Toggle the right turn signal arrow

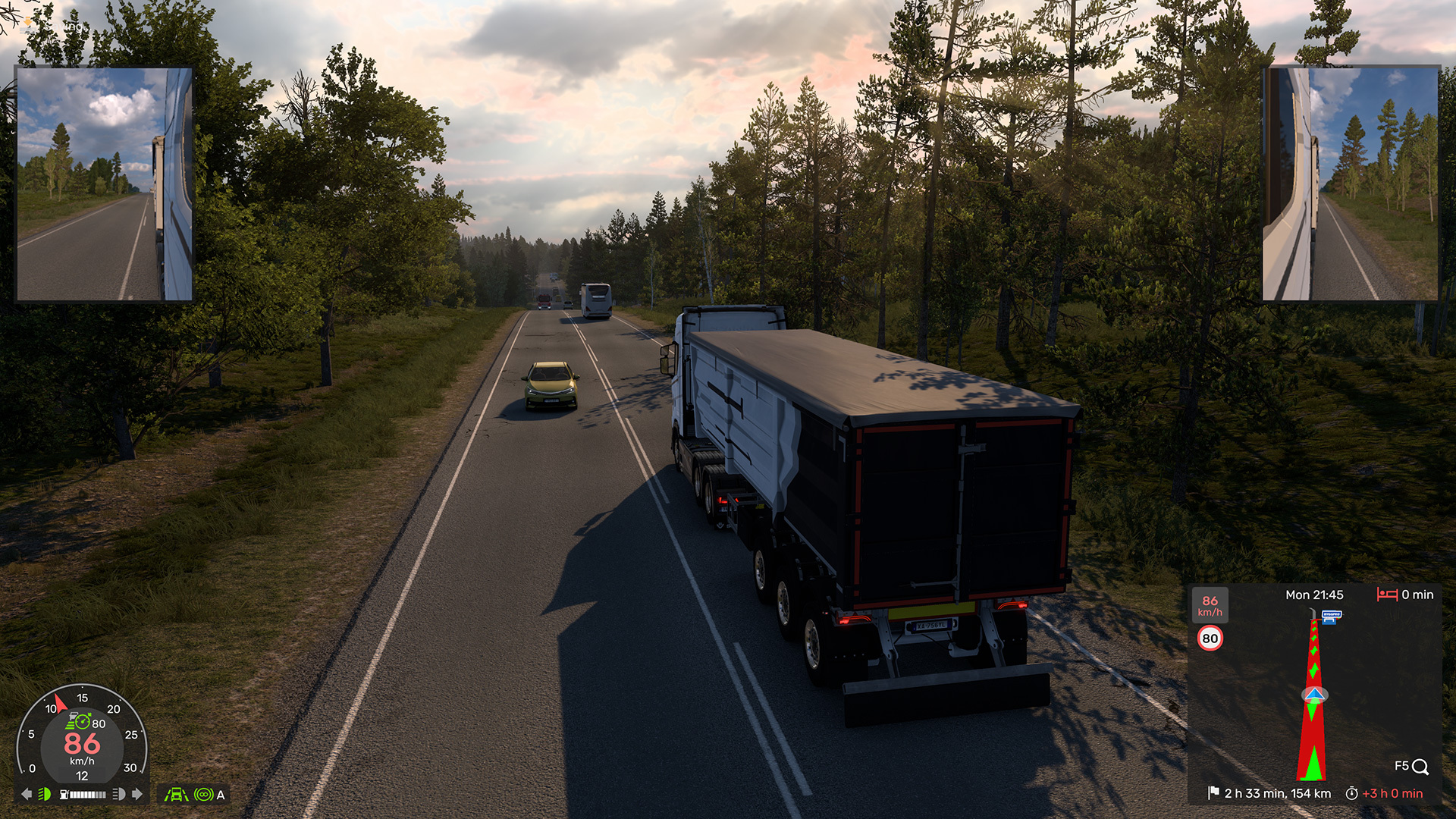(x=137, y=794)
